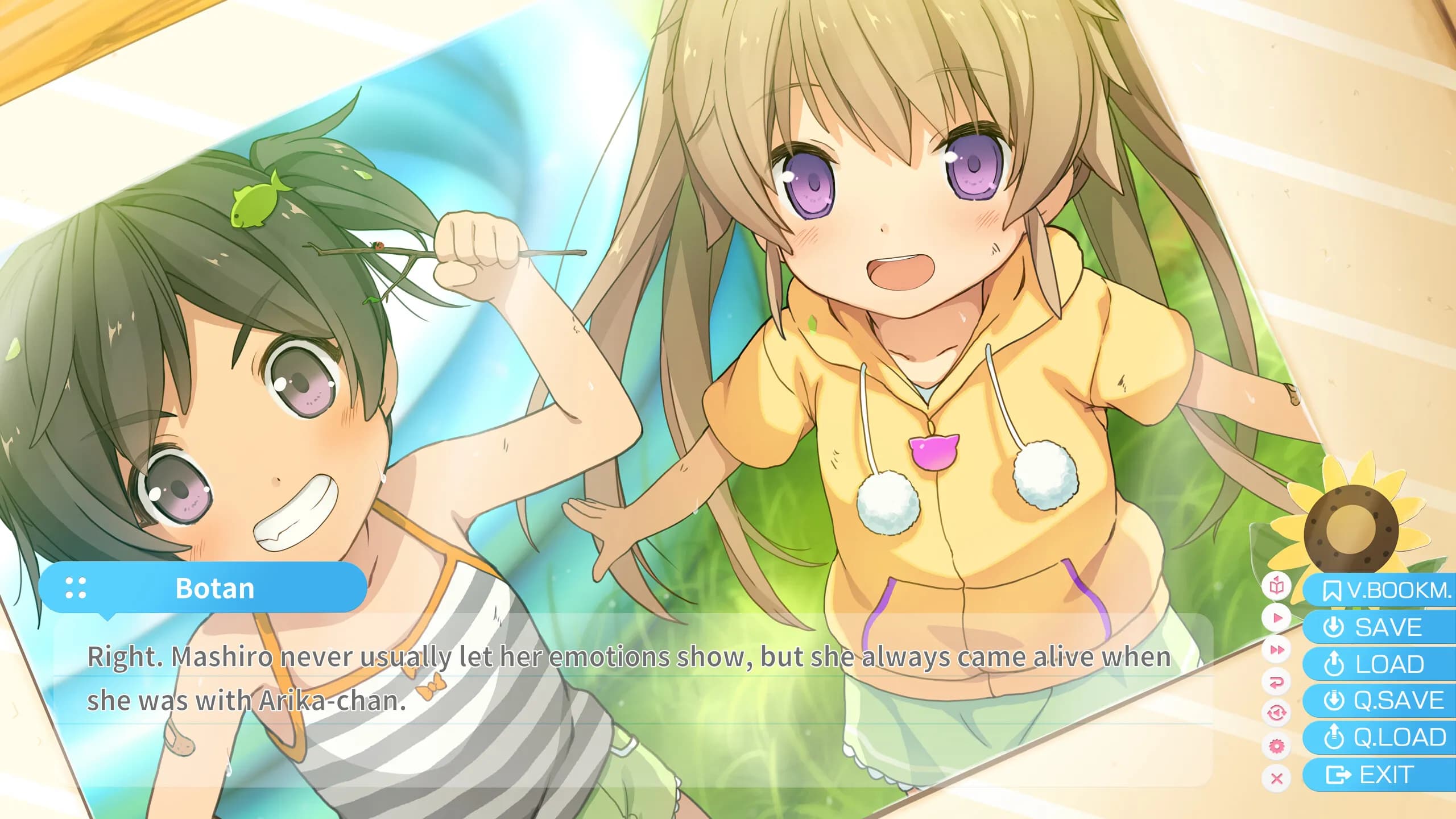Hide the text window with the X icon
1456x819 pixels.
pyautogui.click(x=1277, y=778)
